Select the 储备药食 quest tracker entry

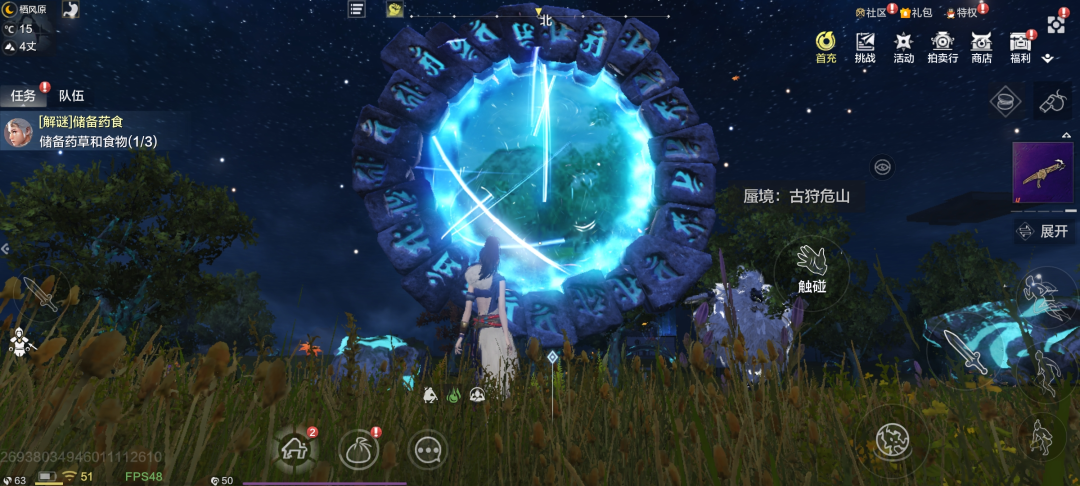point(96,132)
